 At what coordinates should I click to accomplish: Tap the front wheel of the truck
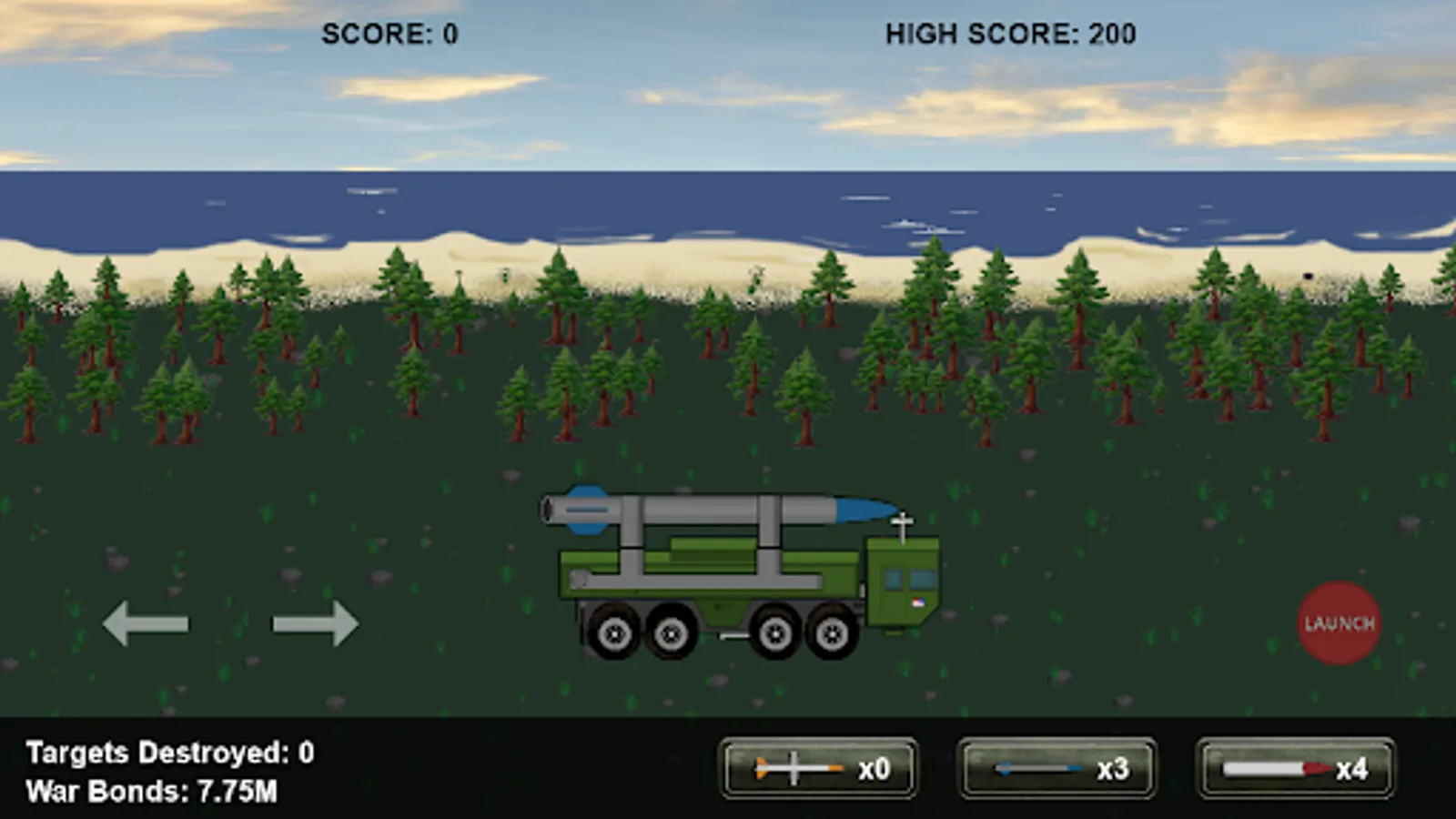pos(831,634)
